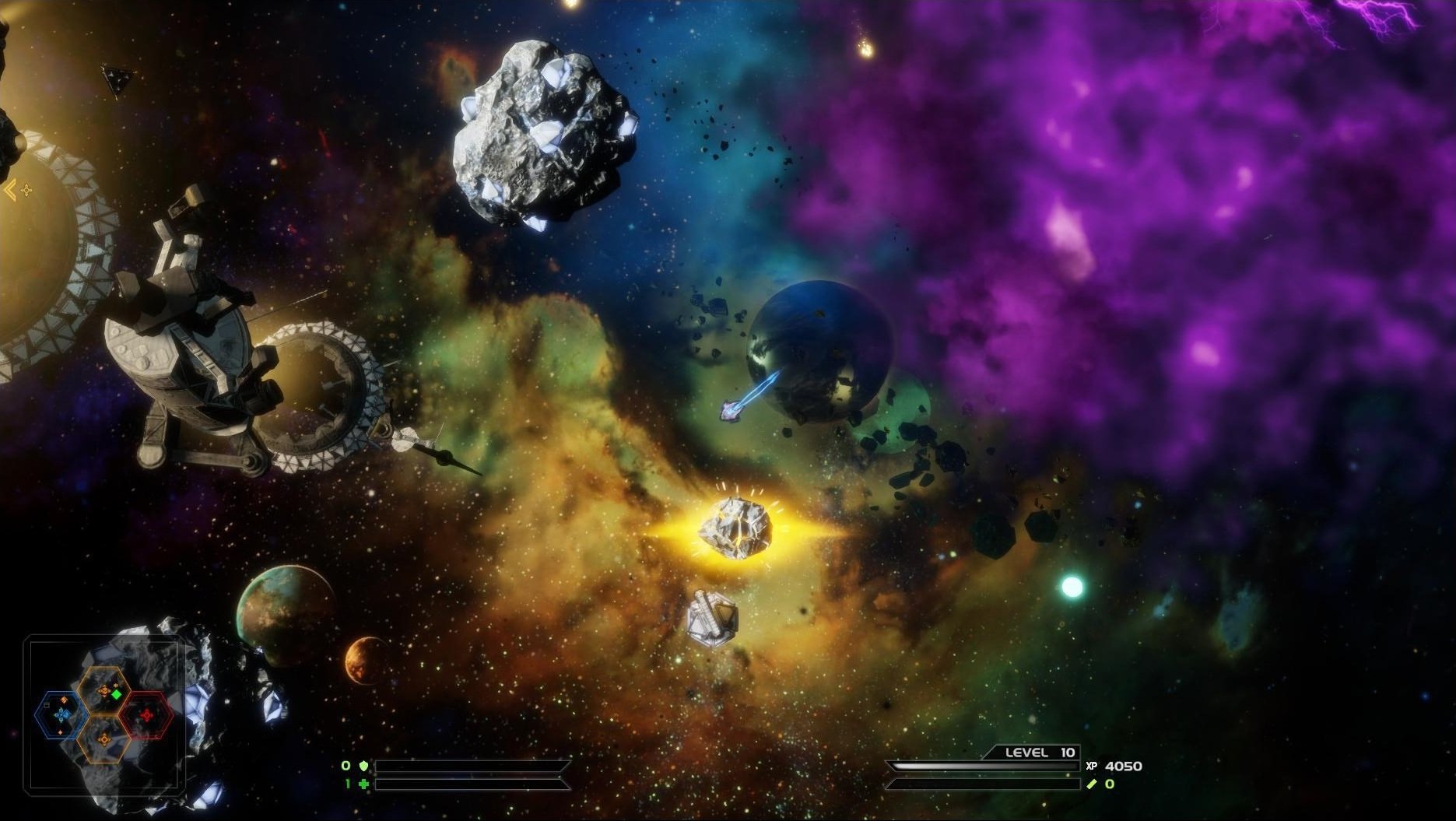Click the green health cross icon

[363, 784]
